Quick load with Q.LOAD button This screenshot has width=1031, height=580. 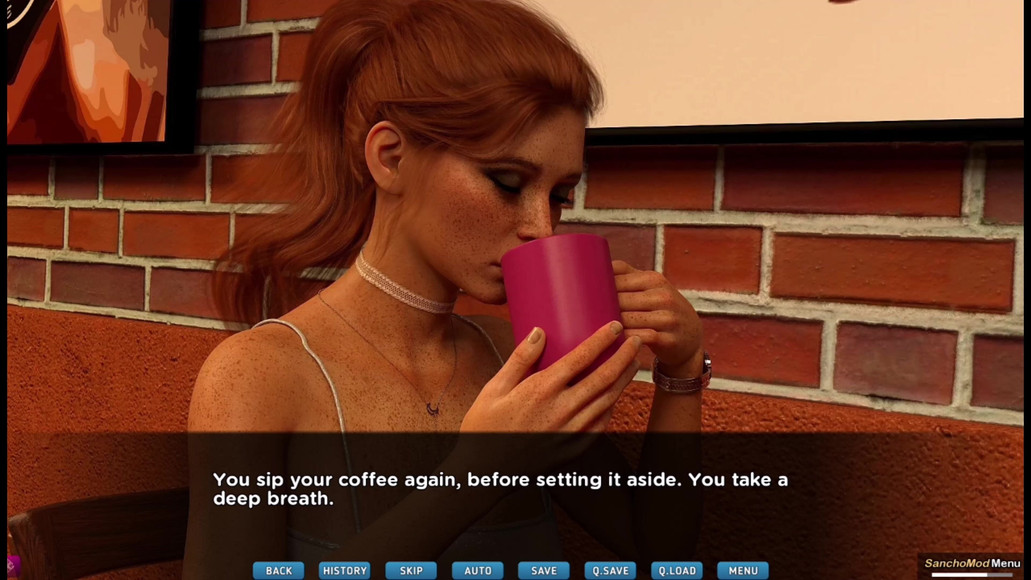click(x=677, y=570)
